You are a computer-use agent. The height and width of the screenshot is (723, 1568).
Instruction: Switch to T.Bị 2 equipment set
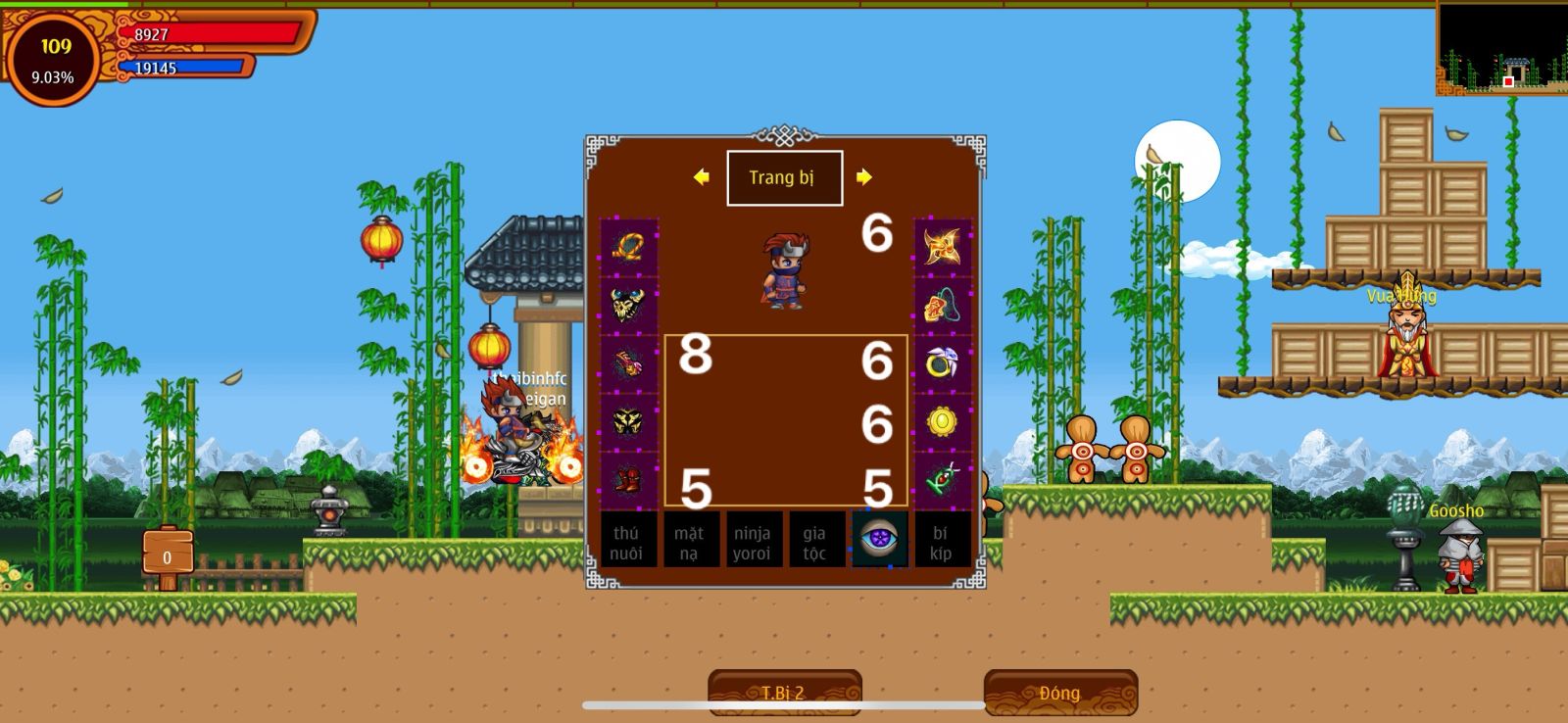(x=784, y=693)
